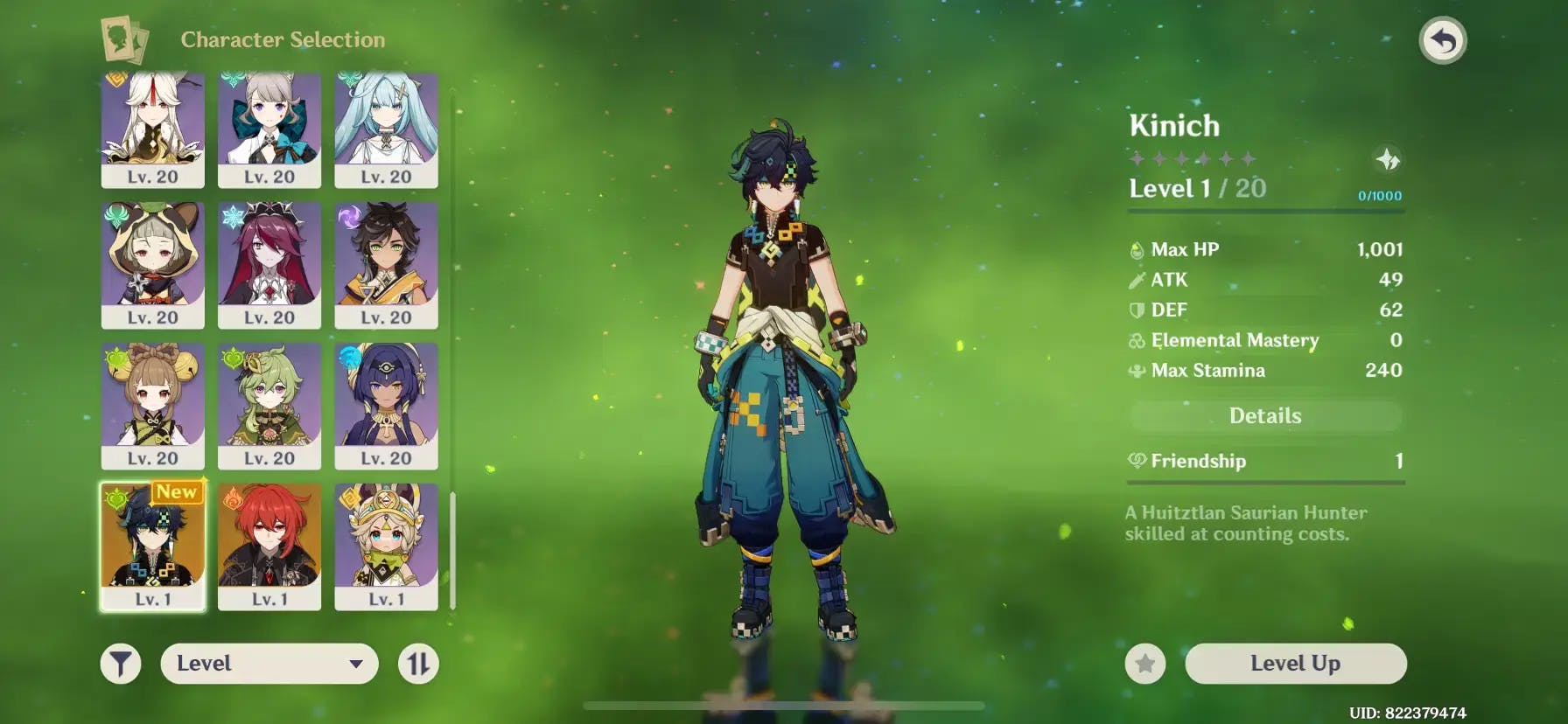The height and width of the screenshot is (724, 1568).
Task: Select Candace's character tile
Action: point(386,405)
